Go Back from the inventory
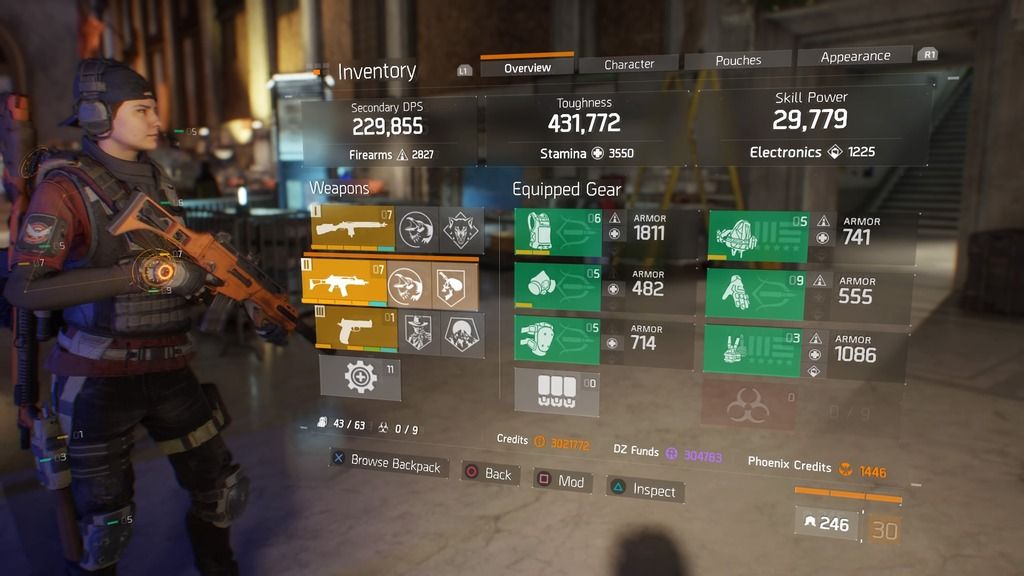 click(x=487, y=474)
